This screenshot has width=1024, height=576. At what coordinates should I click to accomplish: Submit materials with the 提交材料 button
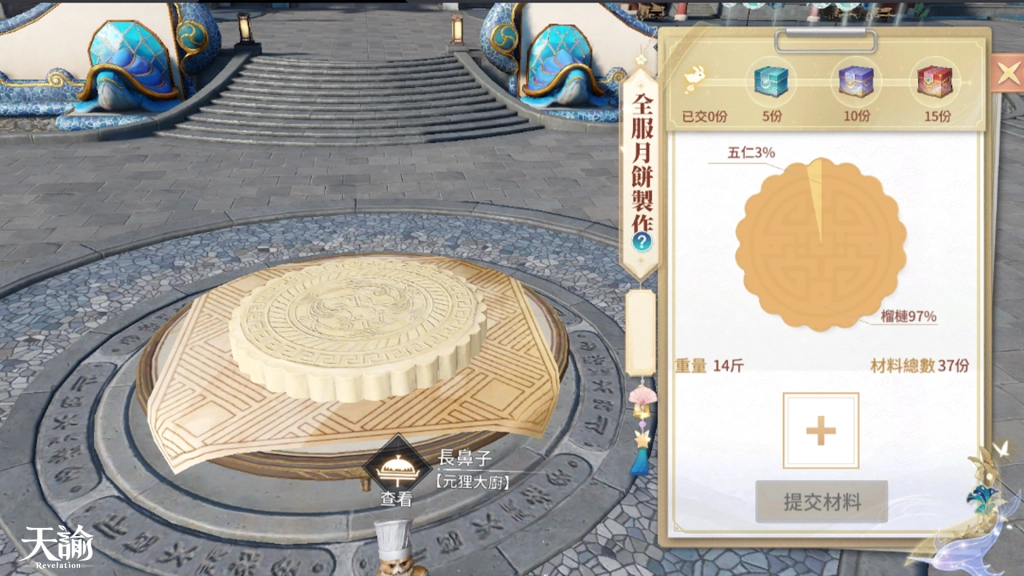(821, 501)
